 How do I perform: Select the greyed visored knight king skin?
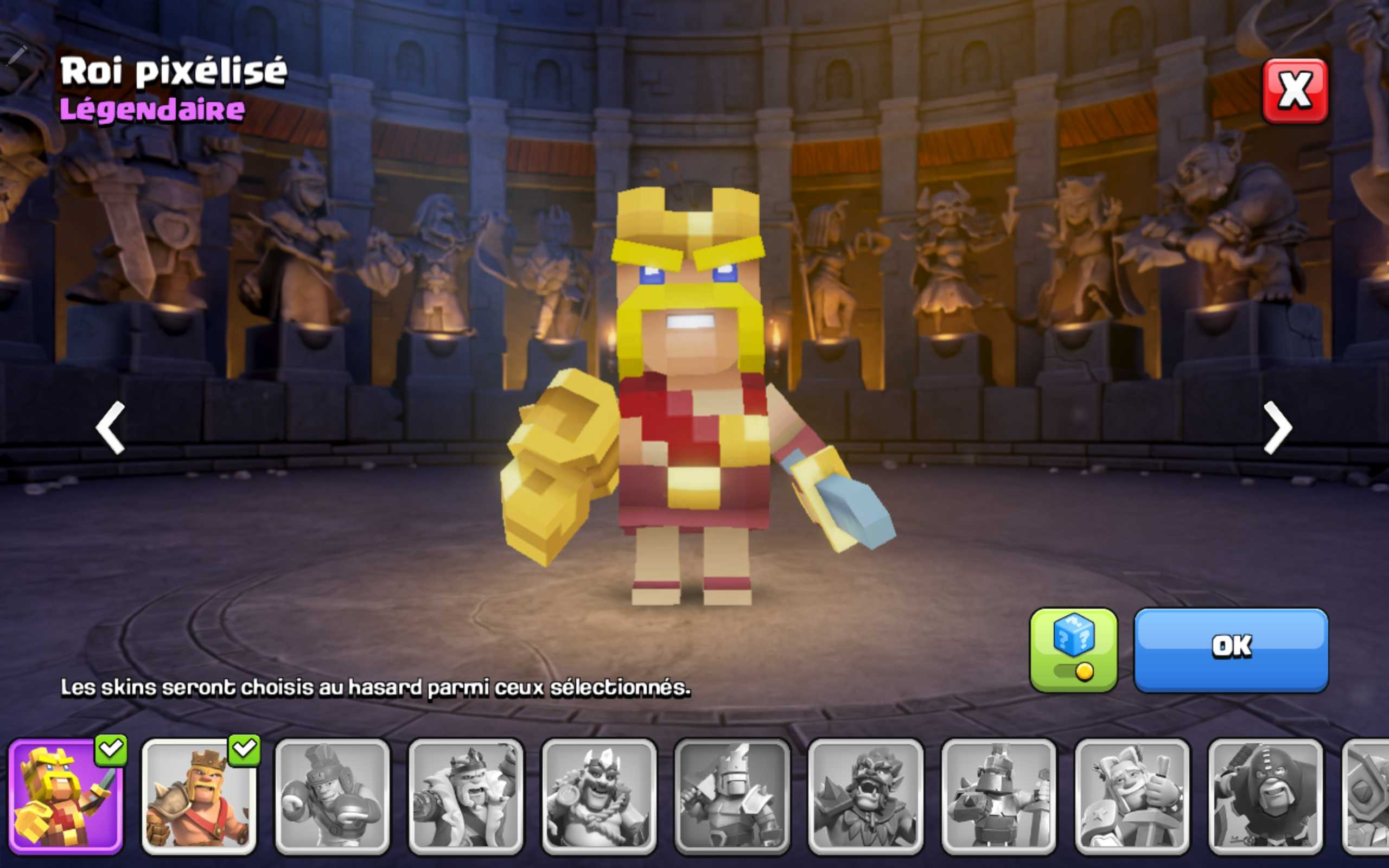[732, 796]
